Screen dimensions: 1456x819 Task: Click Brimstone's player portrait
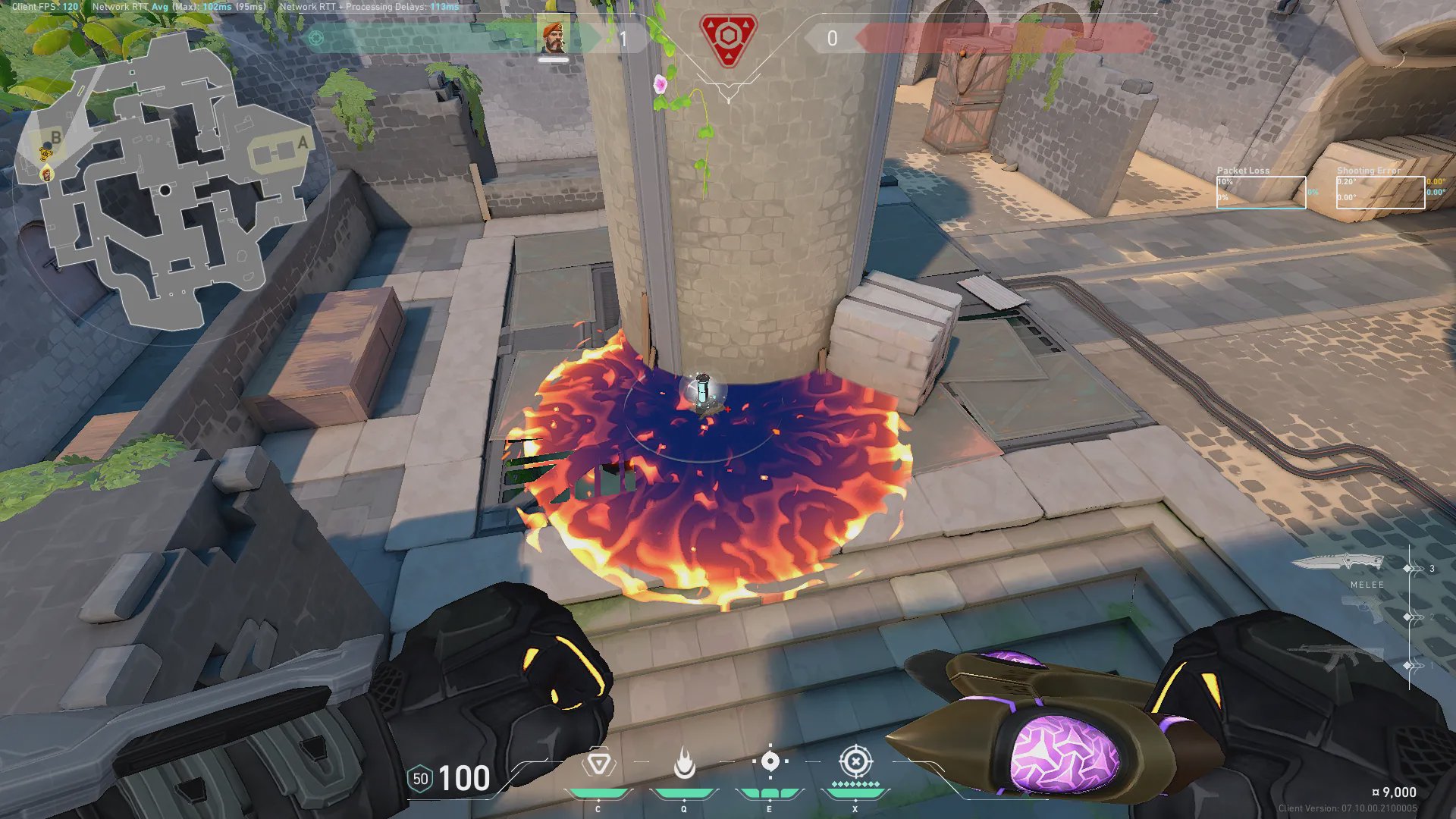pyautogui.click(x=553, y=36)
